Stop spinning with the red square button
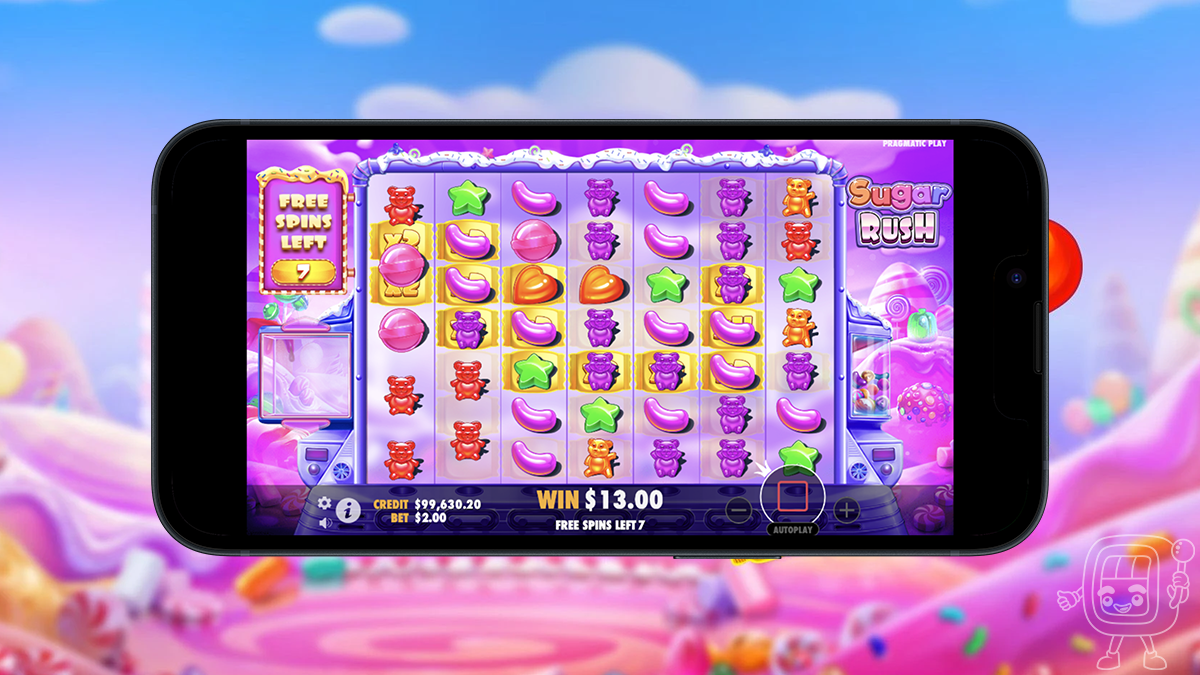The image size is (1200, 675). click(792, 494)
